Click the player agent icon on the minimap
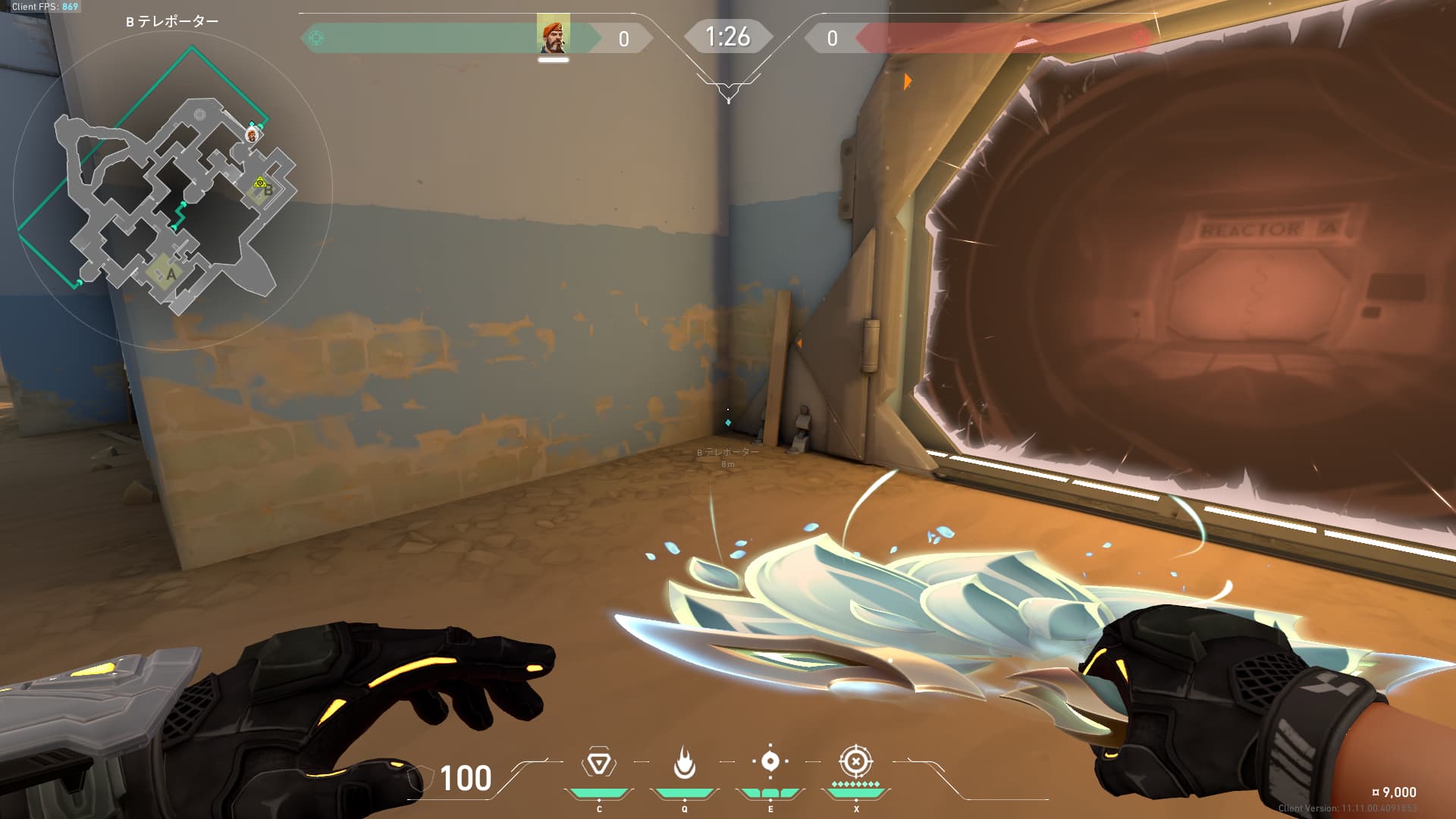Screen dimensions: 1456x819 [253, 135]
